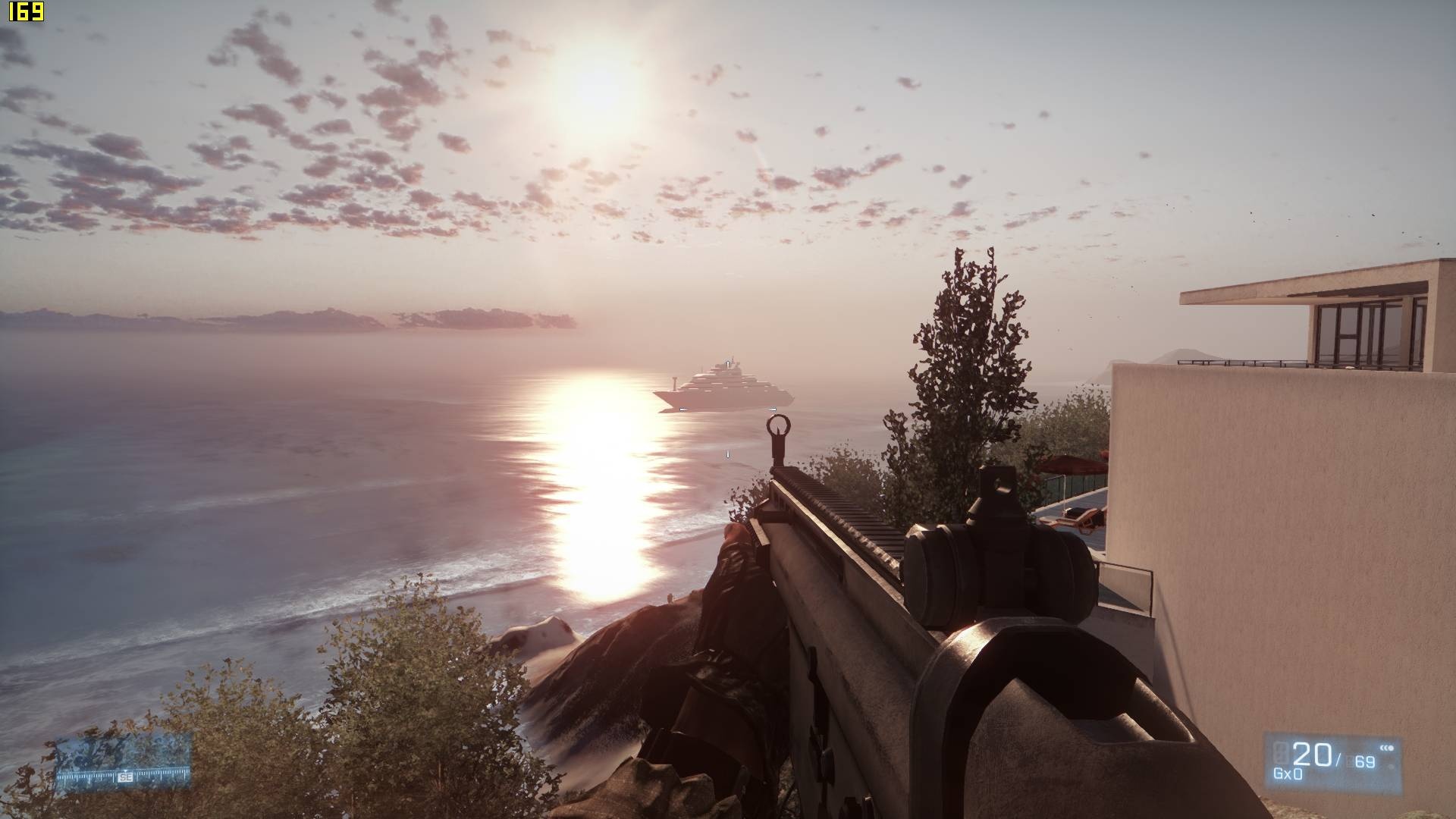Click the fire mode indicator icon
The image size is (1456, 819).
(1389, 748)
